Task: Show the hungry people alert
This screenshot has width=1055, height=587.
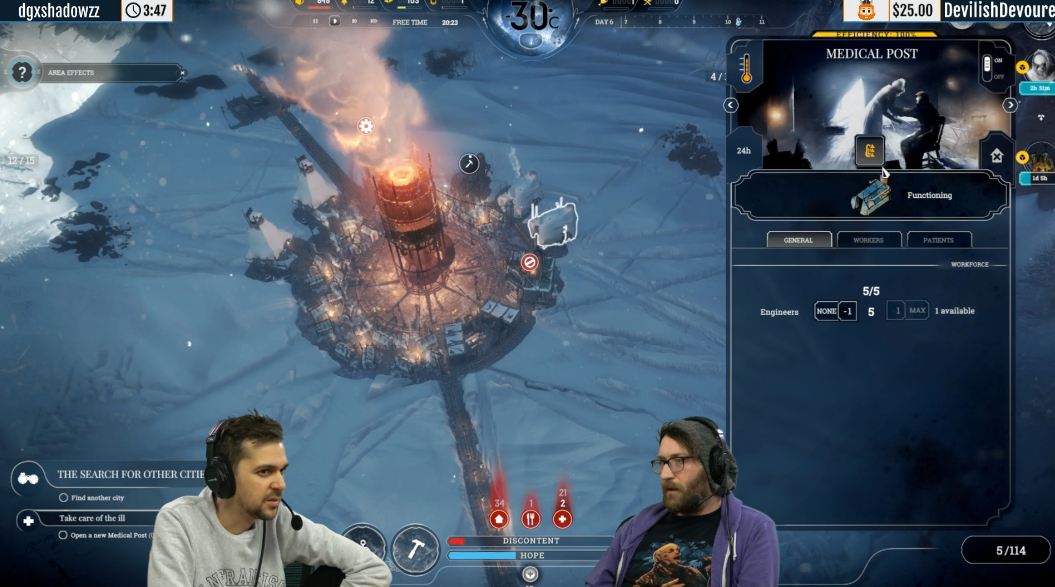Action: point(531,518)
